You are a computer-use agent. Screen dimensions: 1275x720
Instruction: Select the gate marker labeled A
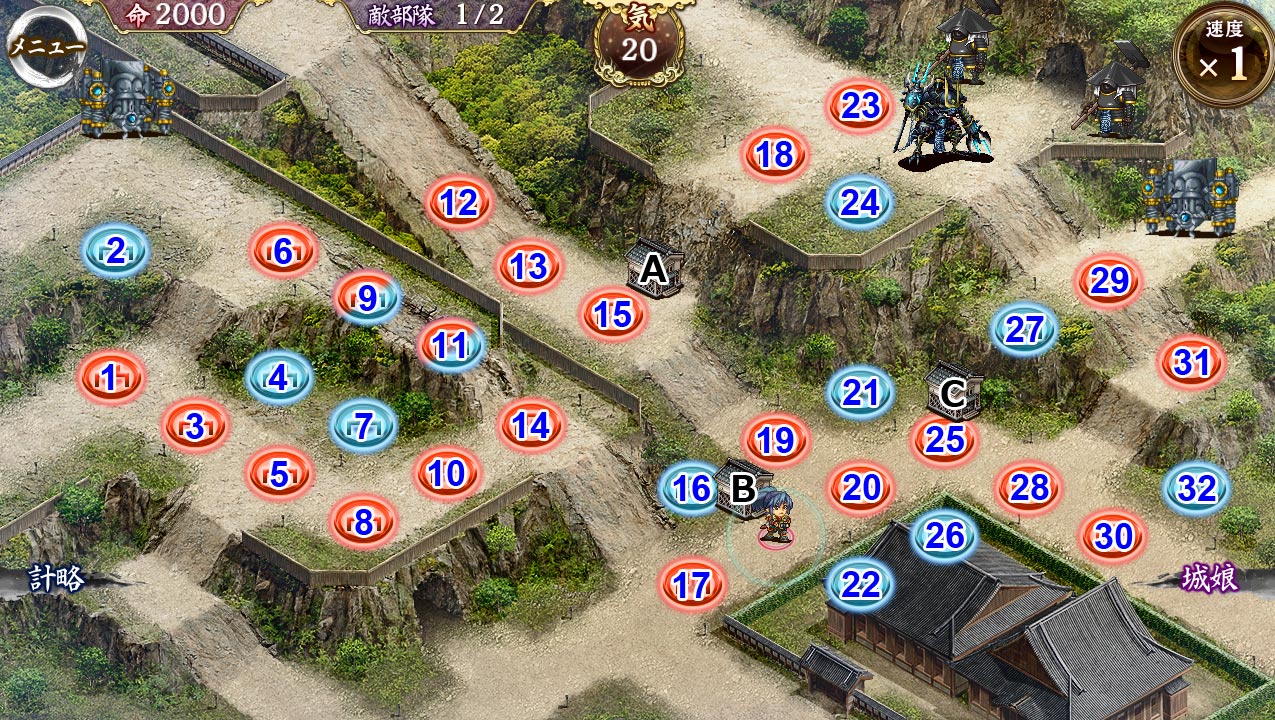653,269
